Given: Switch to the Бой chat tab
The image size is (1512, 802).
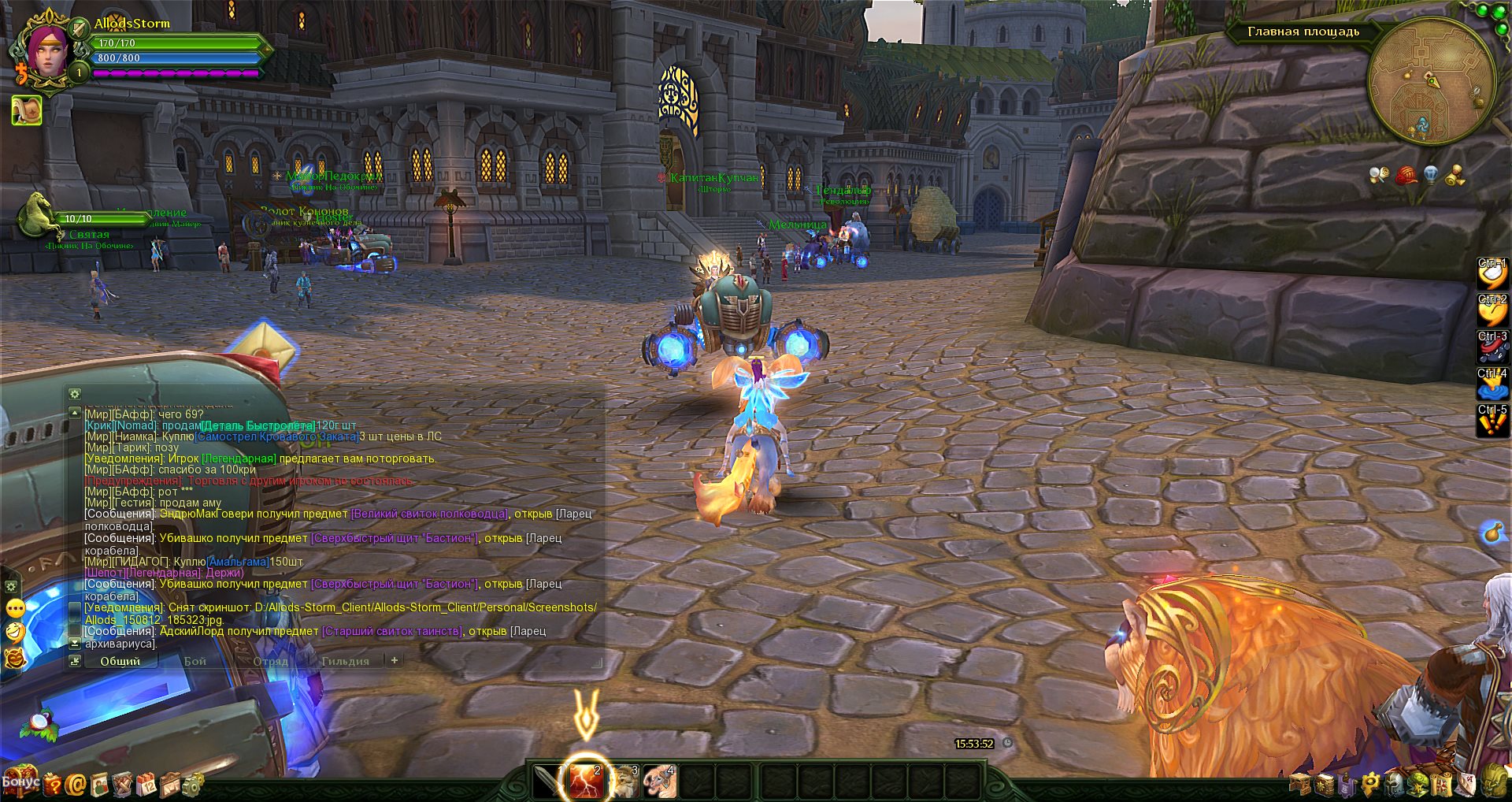Looking at the screenshot, I should [195, 661].
